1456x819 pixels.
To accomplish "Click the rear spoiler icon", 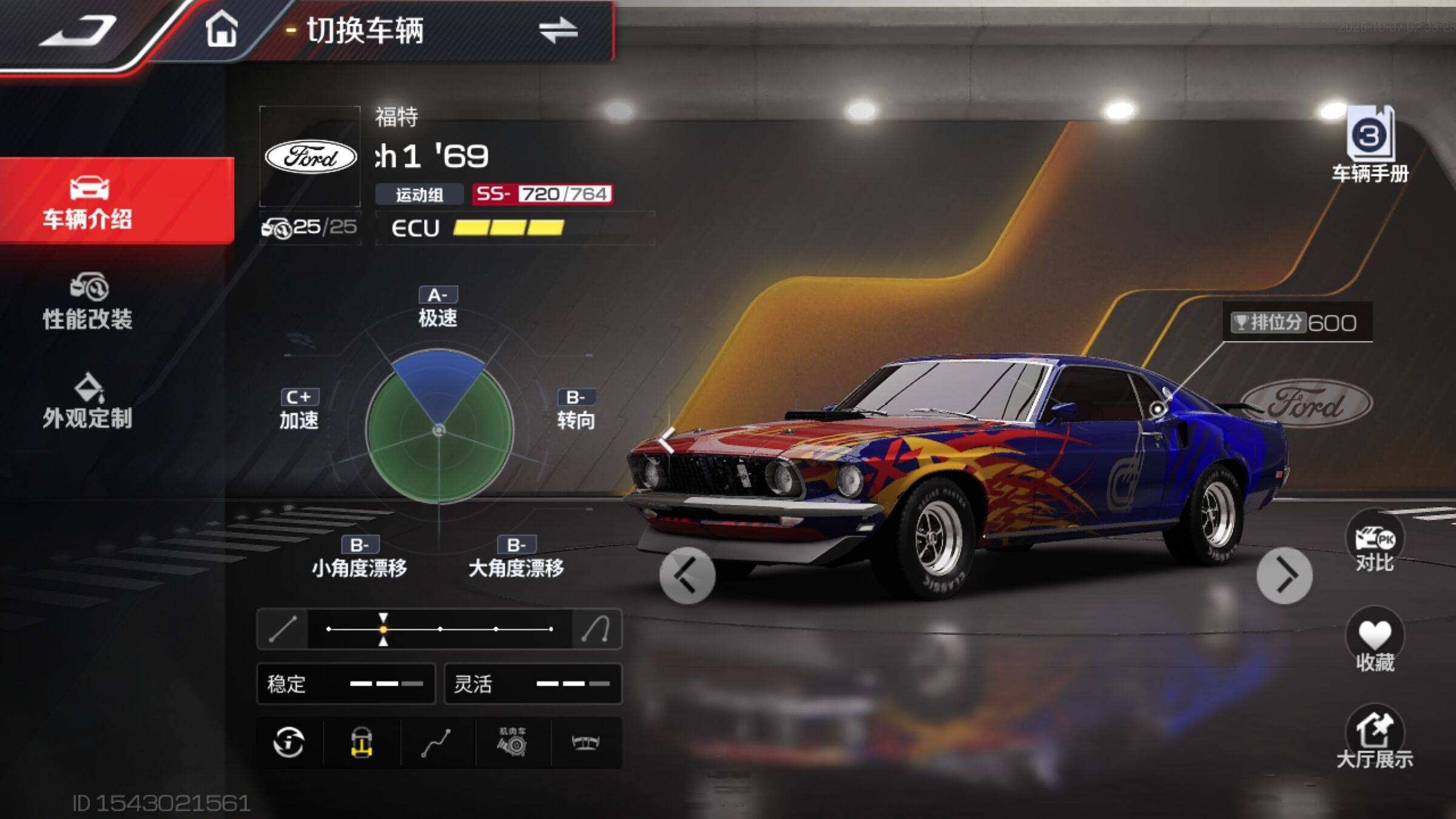I will point(586,743).
